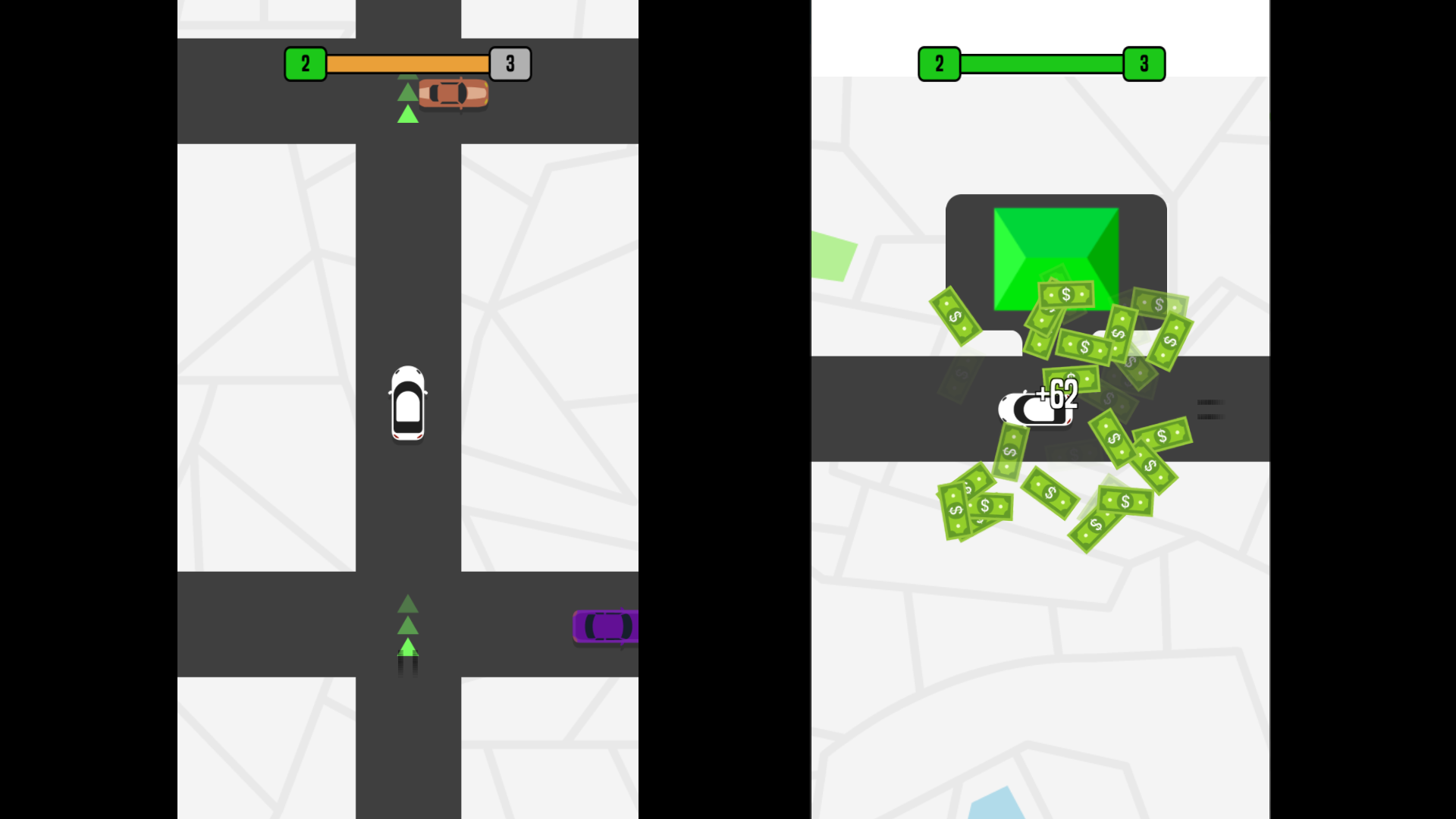The width and height of the screenshot is (1456, 819).
Task: Tap the green gem drop-off zone
Action: coord(1056,258)
